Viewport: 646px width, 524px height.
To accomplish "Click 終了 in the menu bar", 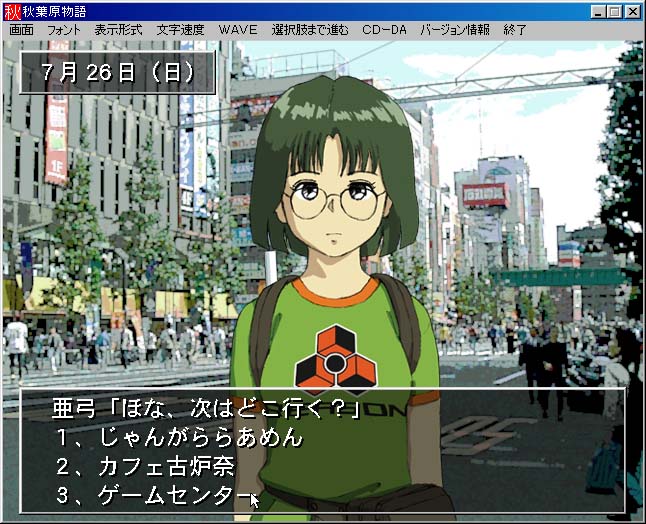I will (x=515, y=30).
